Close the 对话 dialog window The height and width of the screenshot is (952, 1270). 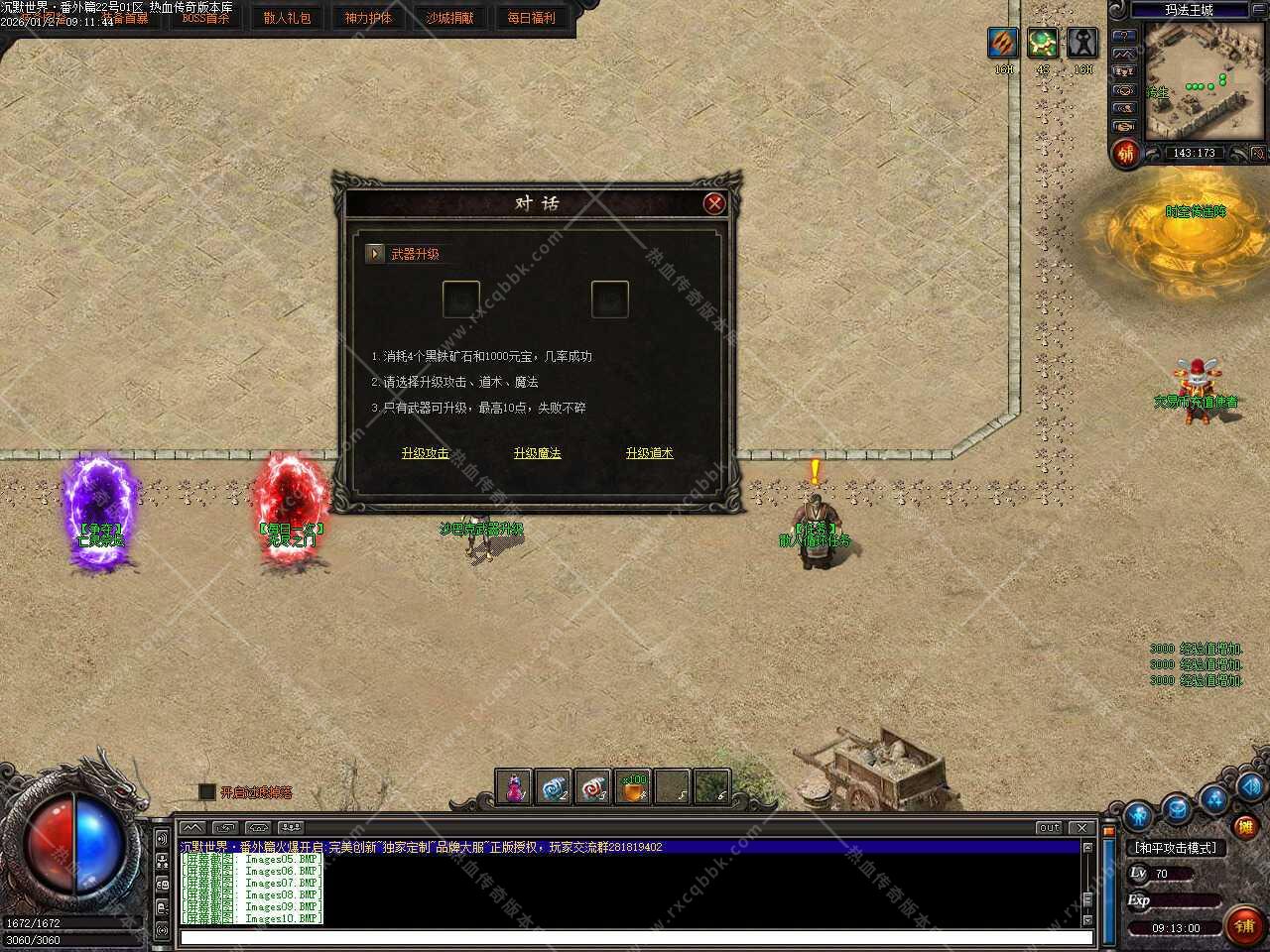pyautogui.click(x=713, y=203)
